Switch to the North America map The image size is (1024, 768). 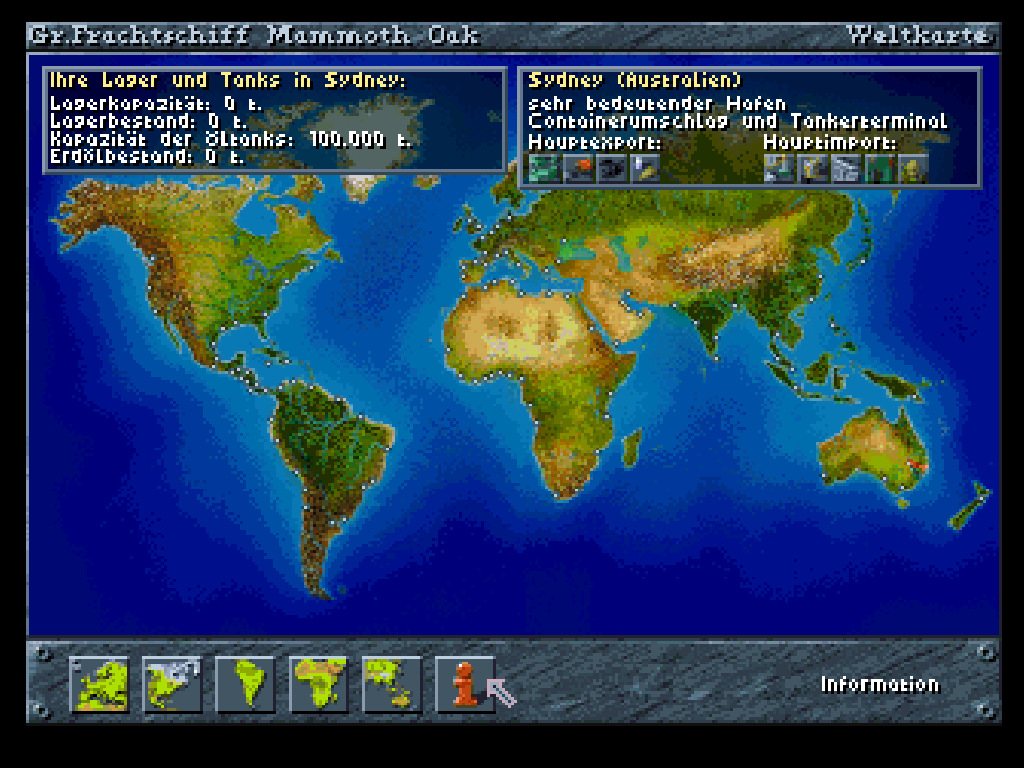pyautogui.click(x=172, y=684)
